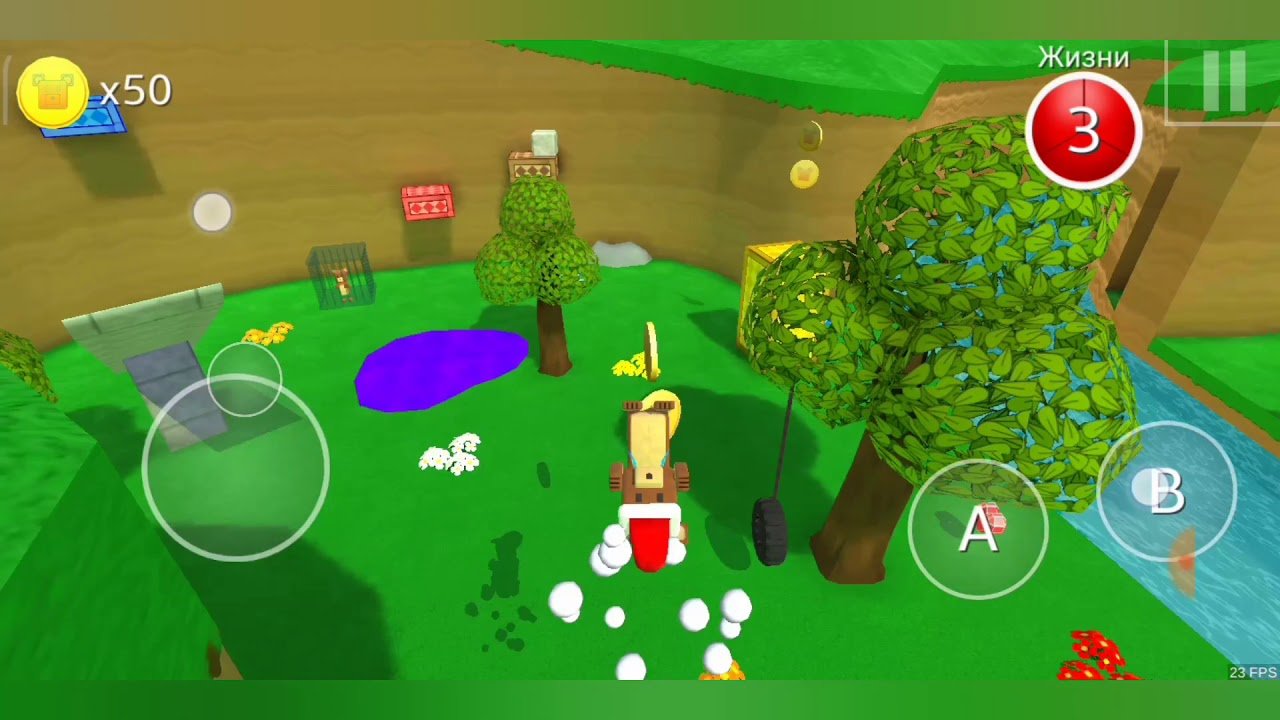Viewport: 1280px width, 720px height.
Task: Tap the A action button
Action: coord(978,529)
